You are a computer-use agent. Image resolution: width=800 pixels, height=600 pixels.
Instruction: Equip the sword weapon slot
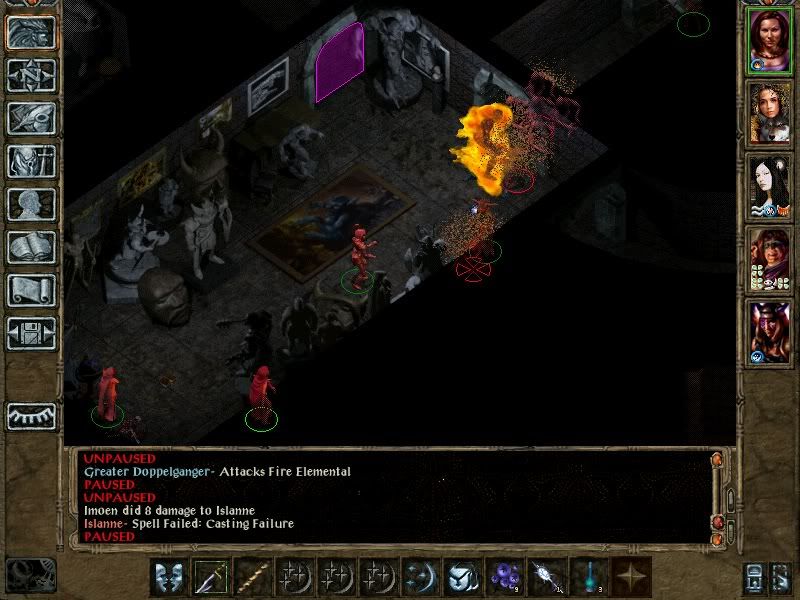tap(212, 577)
